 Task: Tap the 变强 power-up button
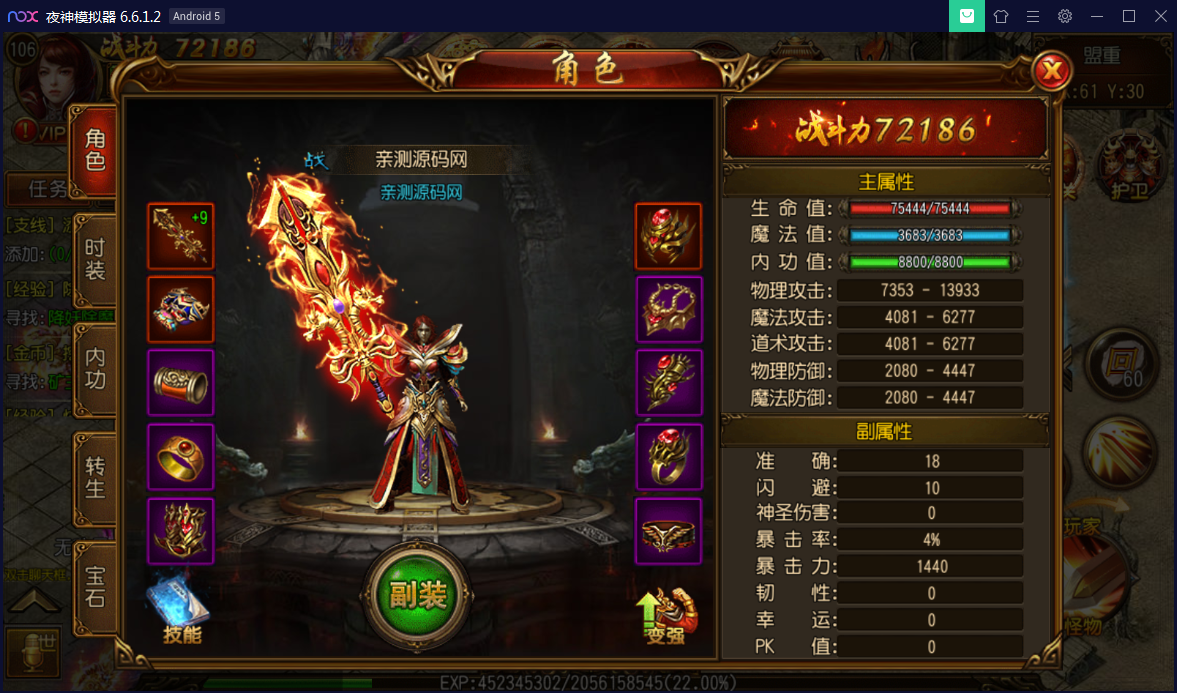point(667,612)
